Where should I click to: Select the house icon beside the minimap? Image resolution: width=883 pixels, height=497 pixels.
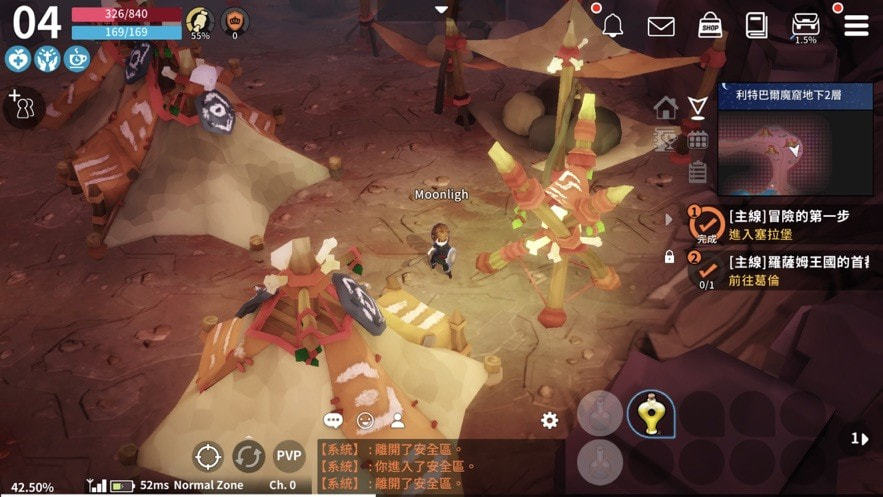[666, 108]
